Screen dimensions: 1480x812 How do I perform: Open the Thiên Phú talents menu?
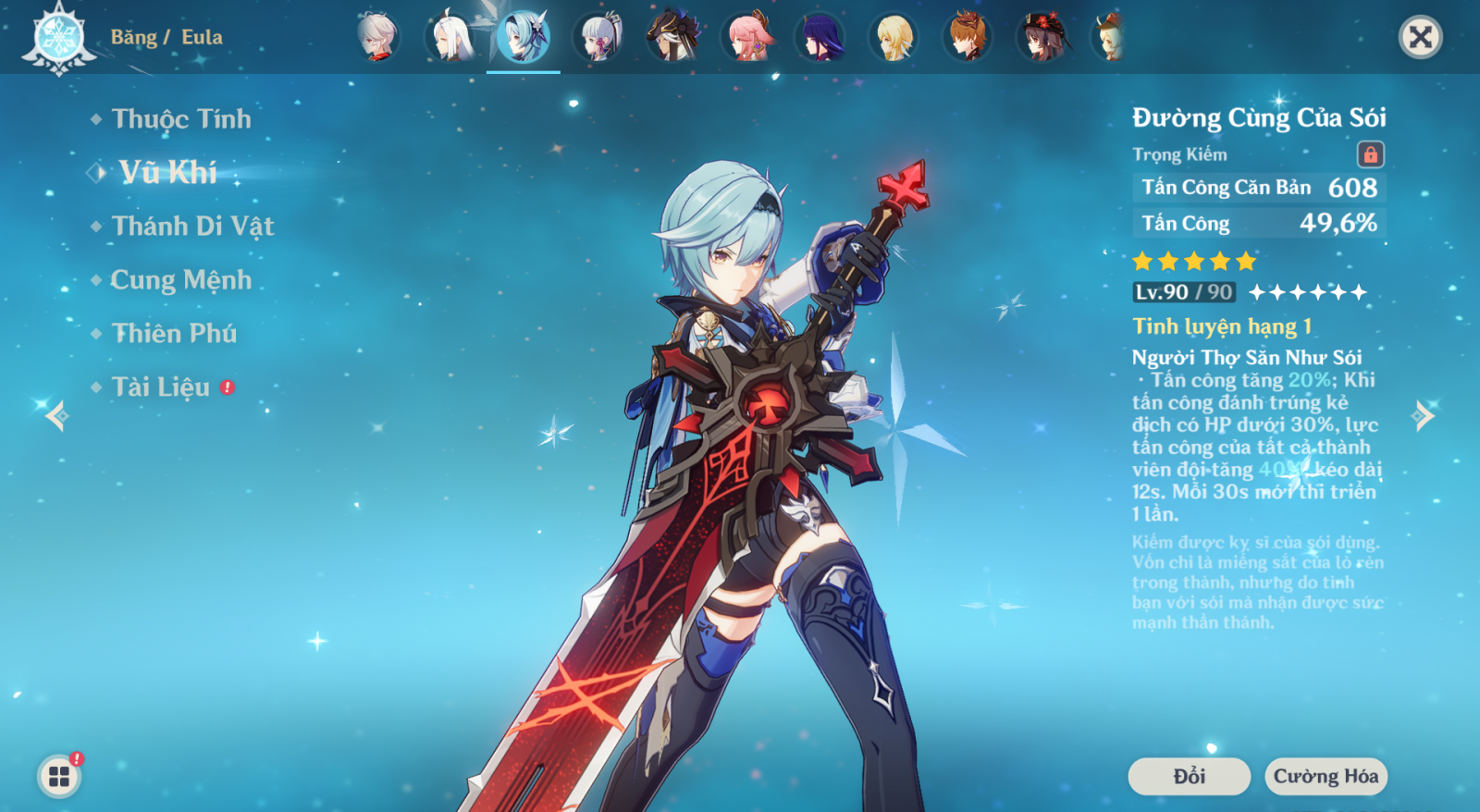pyautogui.click(x=174, y=334)
